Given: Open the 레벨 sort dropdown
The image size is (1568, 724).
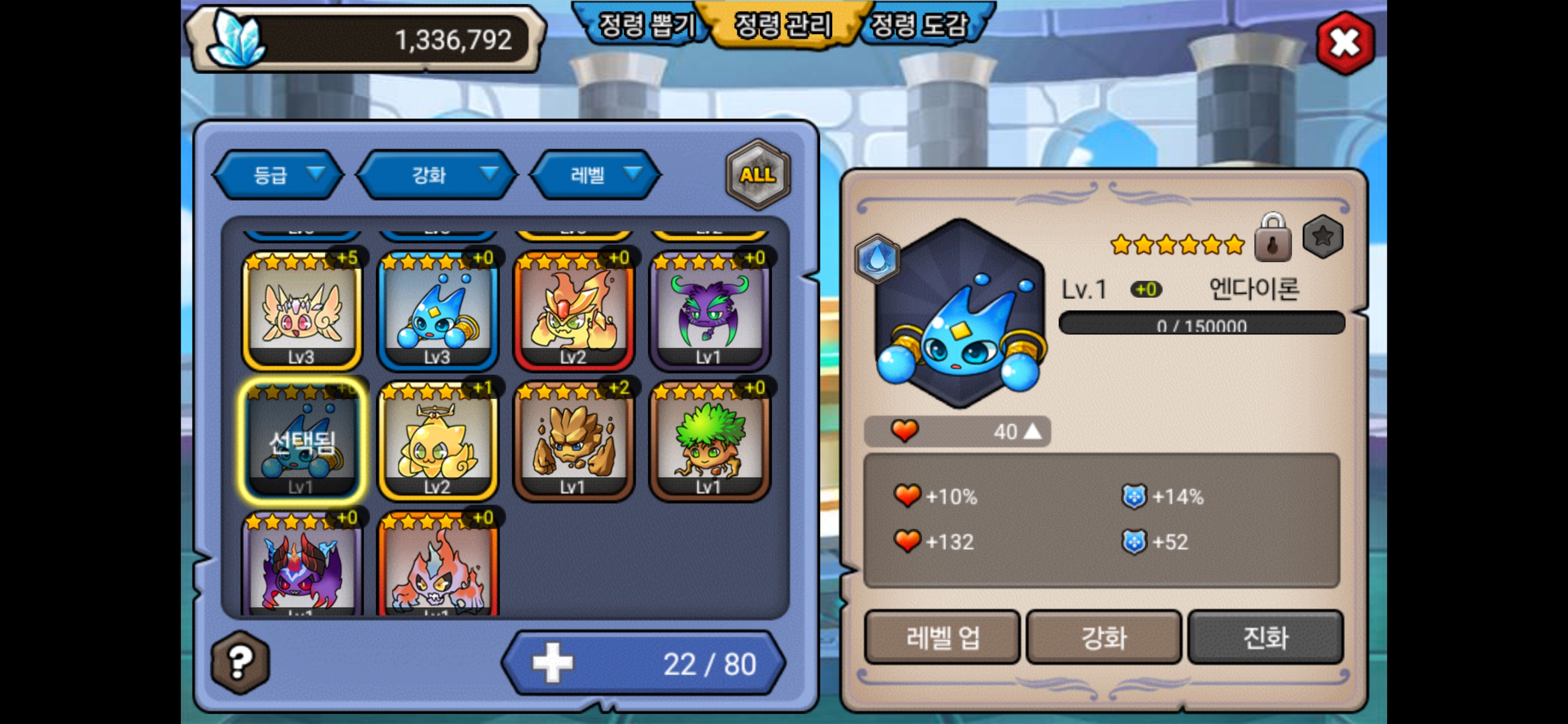Looking at the screenshot, I should (x=596, y=175).
